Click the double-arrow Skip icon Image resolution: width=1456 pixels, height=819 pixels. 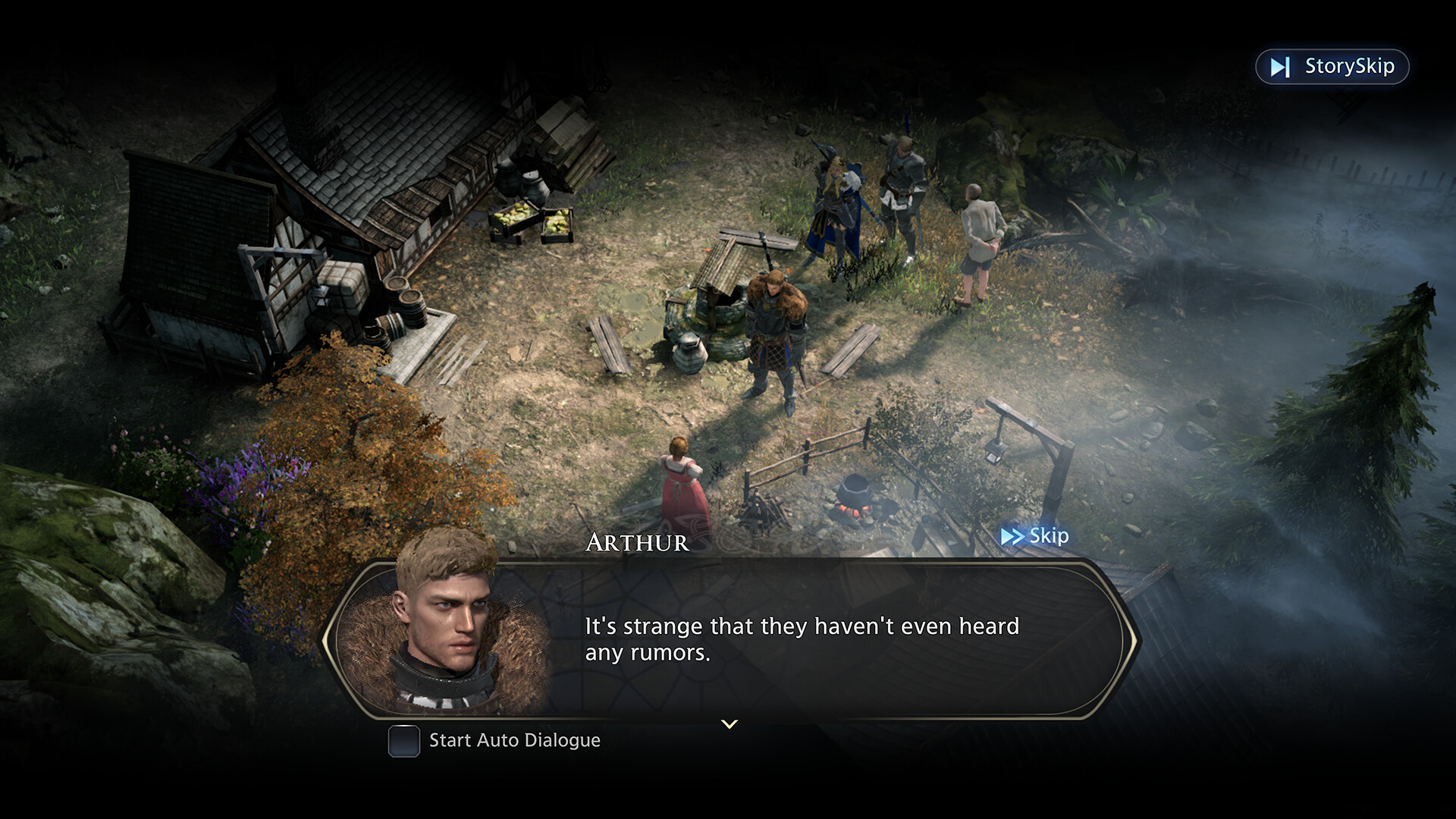point(1011,536)
